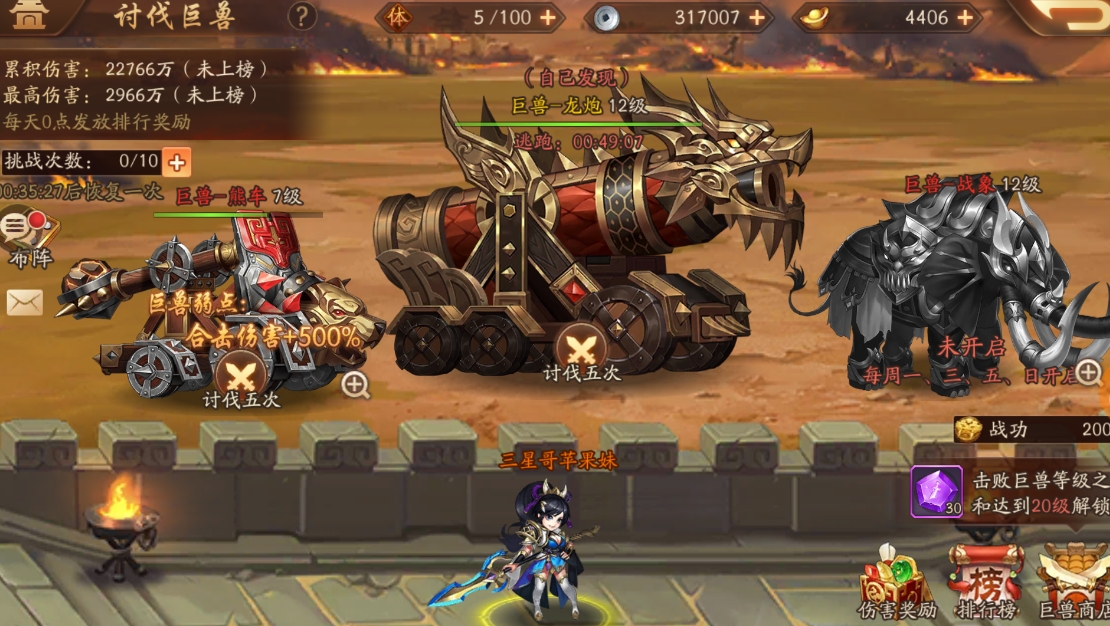The width and height of the screenshot is (1110, 626).
Task: Add stamina with the plus button
Action: click(x=548, y=17)
